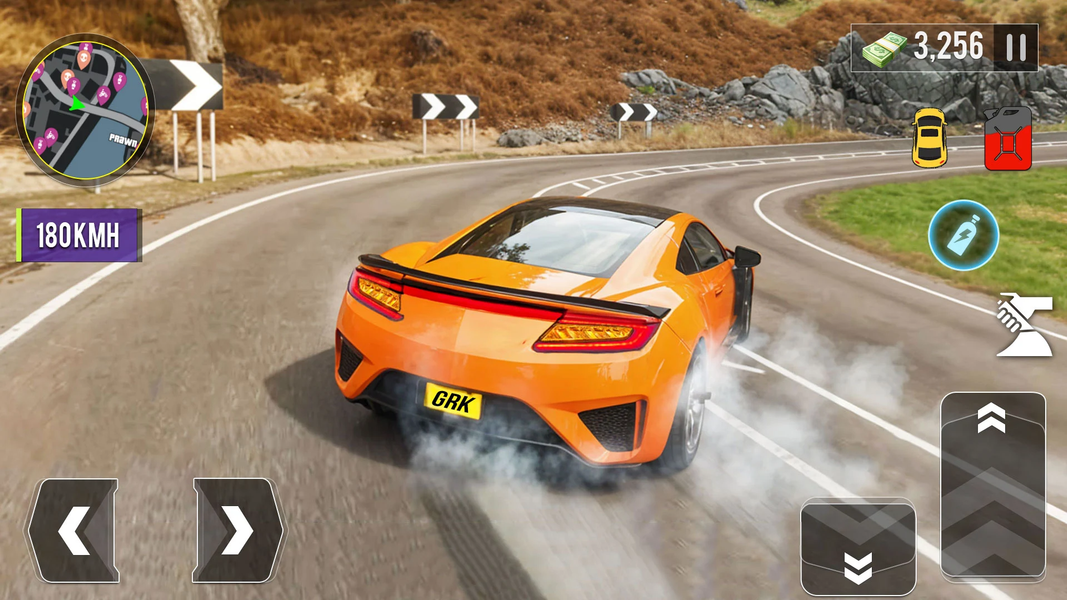The image size is (1067, 600).
Task: Pull the handbrake icon
Action: pos(1024,324)
